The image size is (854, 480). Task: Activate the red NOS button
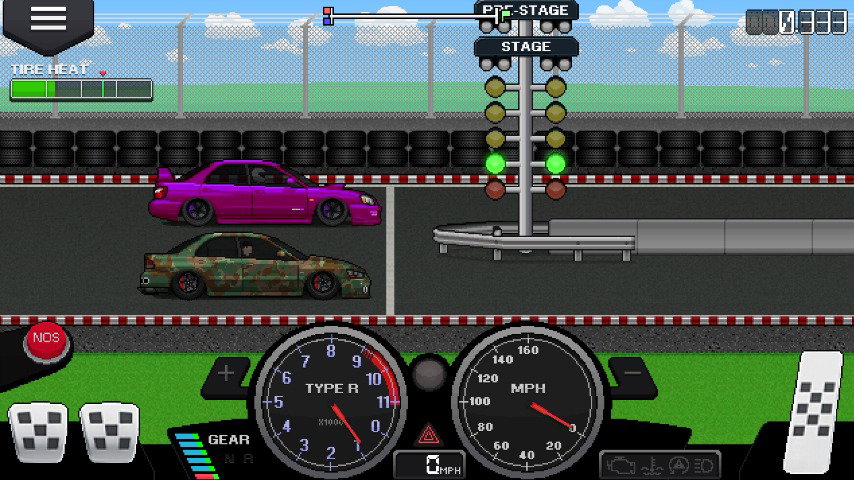(46, 339)
